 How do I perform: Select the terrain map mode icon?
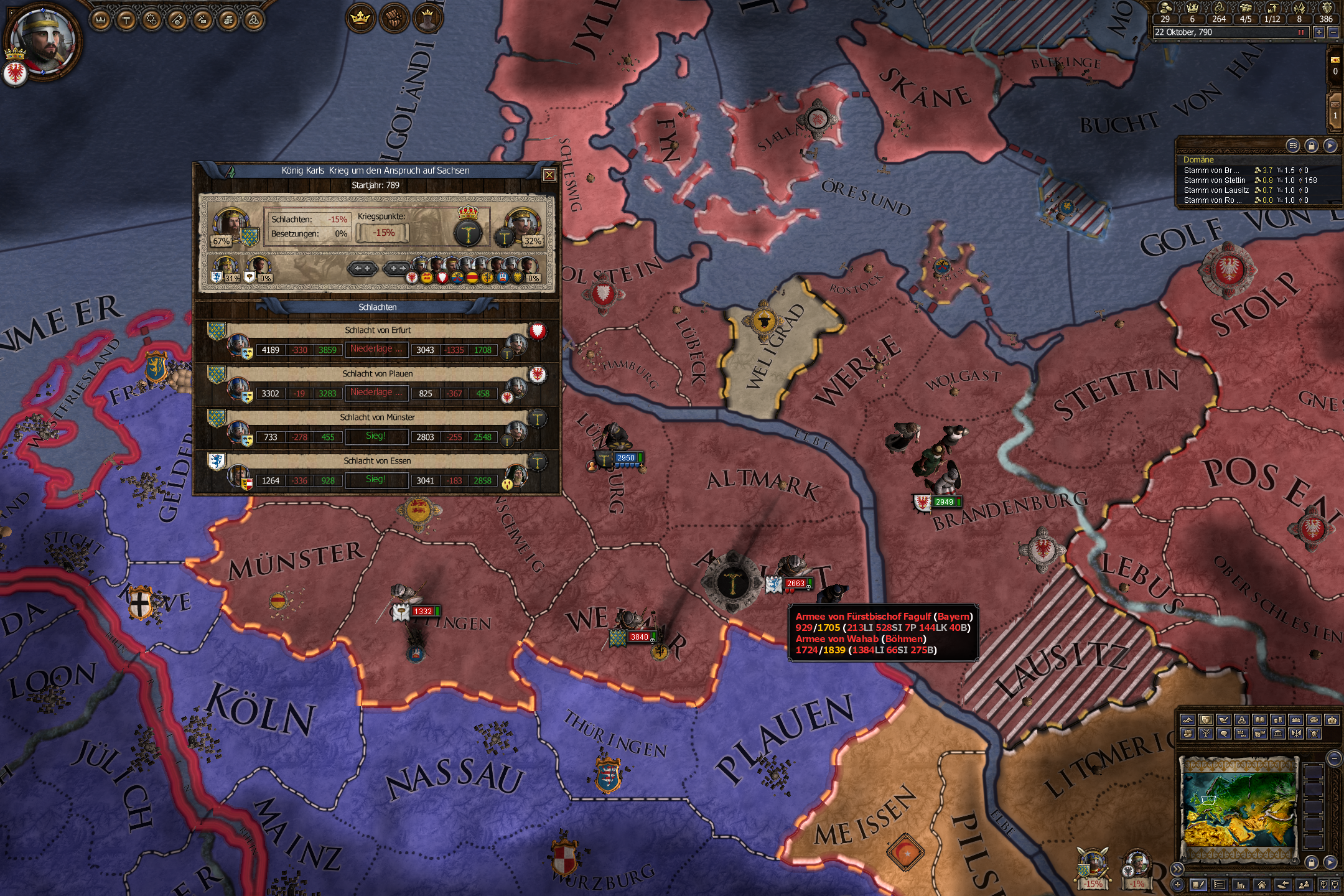tap(1187, 720)
